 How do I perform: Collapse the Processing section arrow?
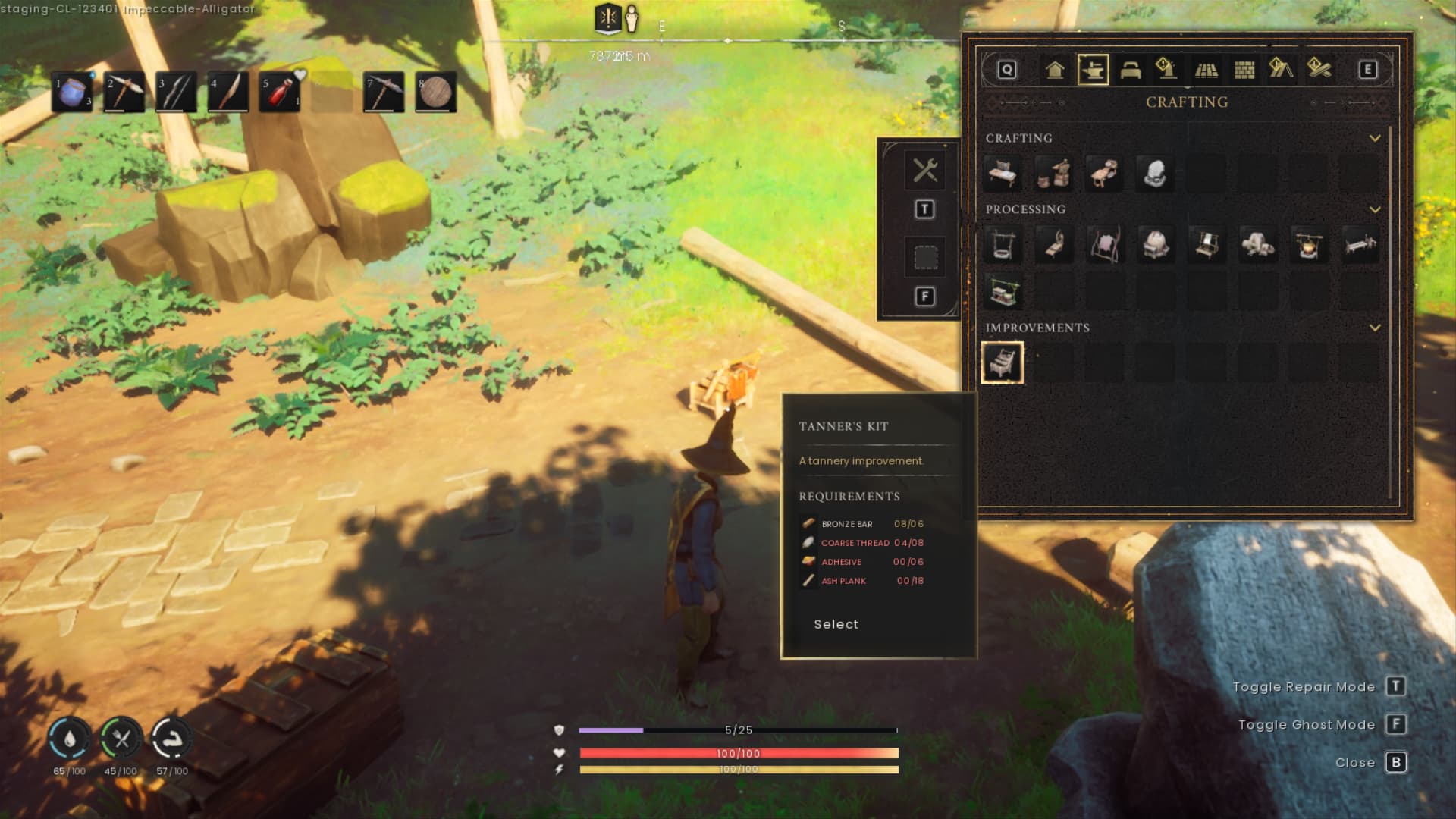(x=1375, y=209)
